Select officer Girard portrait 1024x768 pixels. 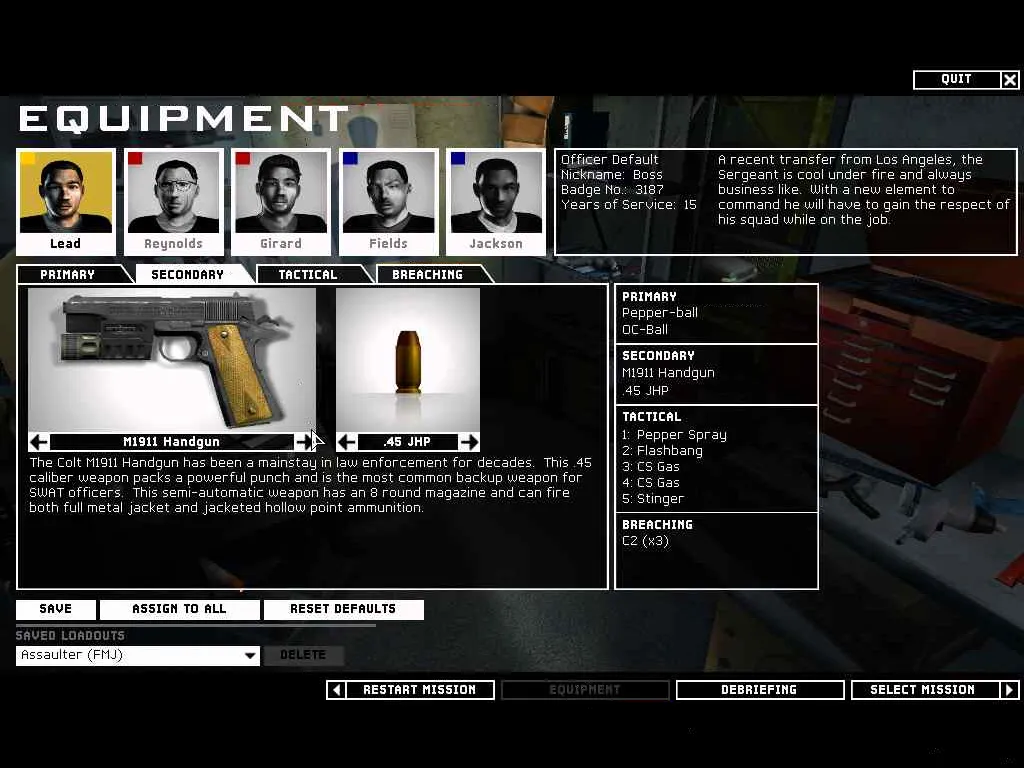[281, 201]
